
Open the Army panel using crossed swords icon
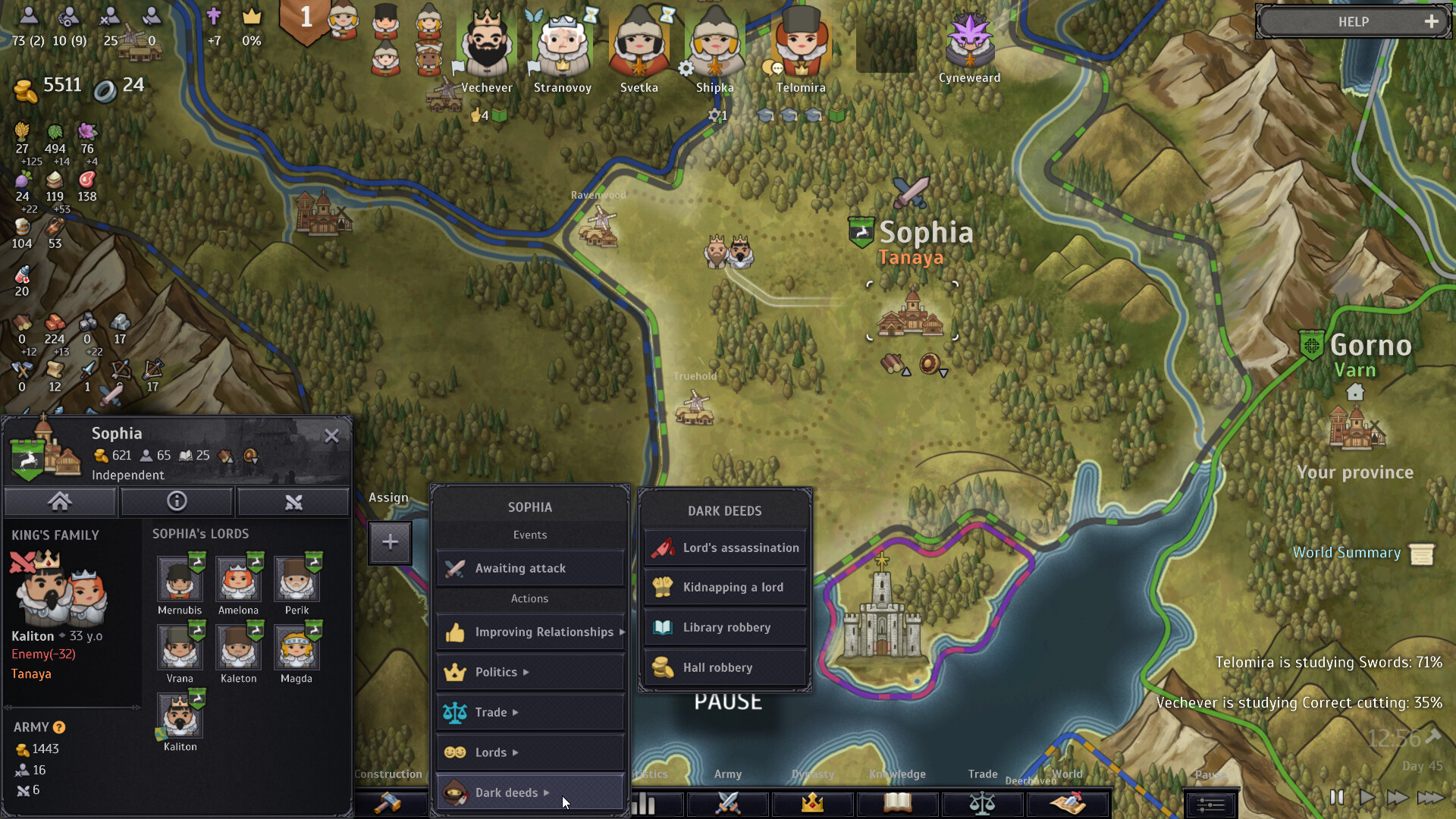(x=727, y=804)
